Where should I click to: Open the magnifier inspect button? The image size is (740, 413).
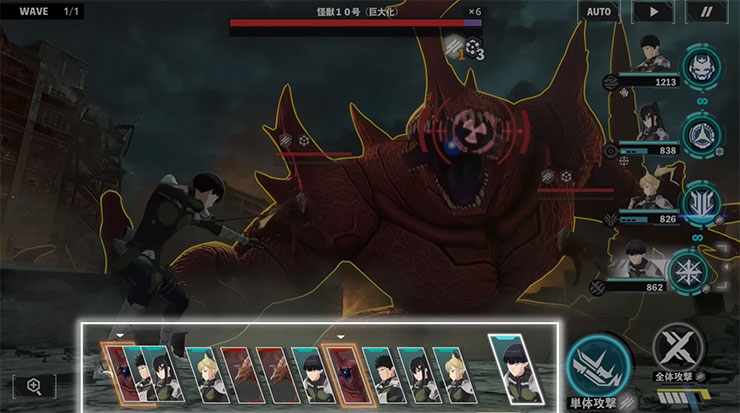34,386
